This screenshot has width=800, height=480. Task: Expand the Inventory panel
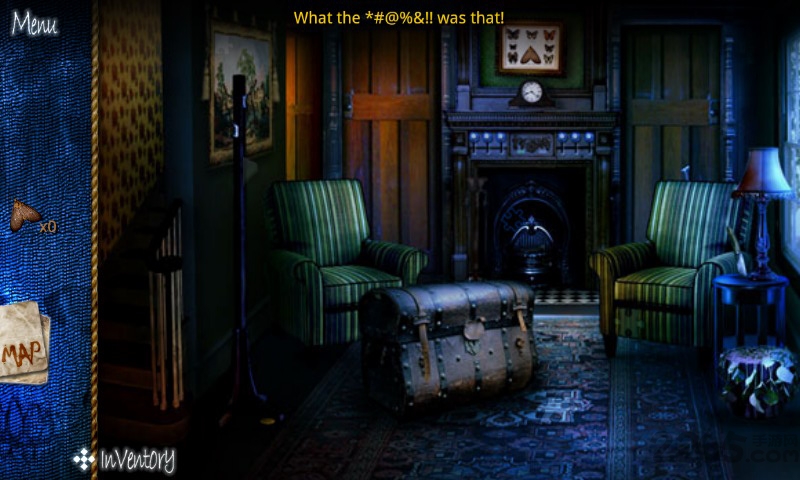coord(125,459)
